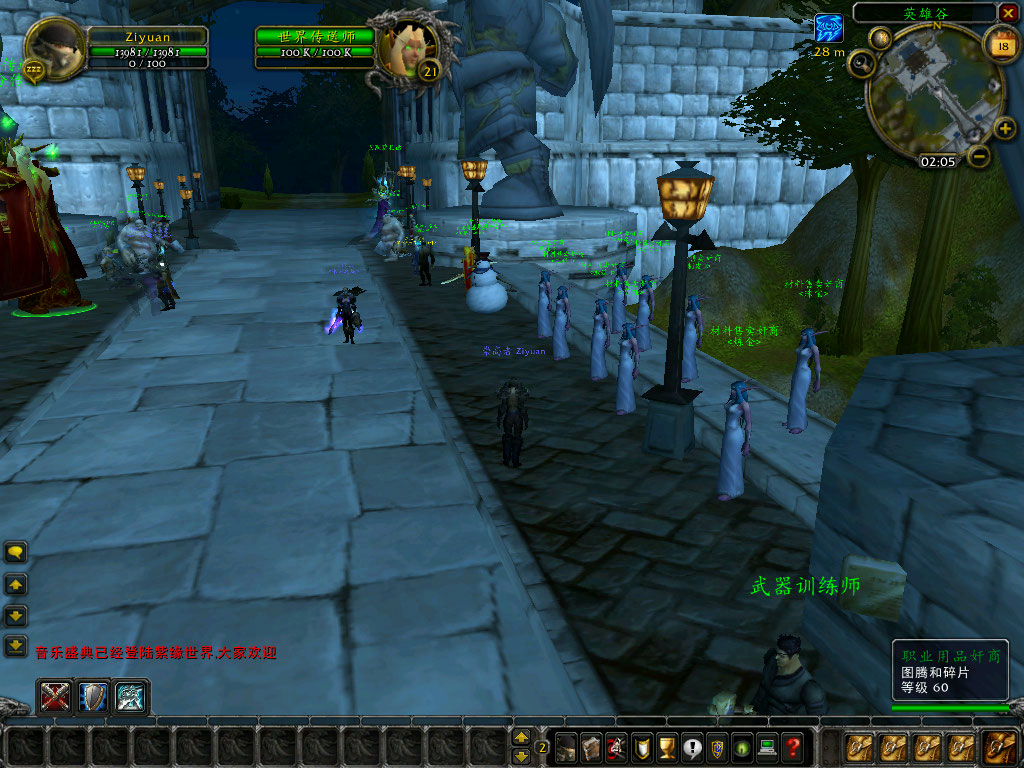Open the golden trophy achievements button
Image resolution: width=1024 pixels, height=768 pixels.
[667, 746]
